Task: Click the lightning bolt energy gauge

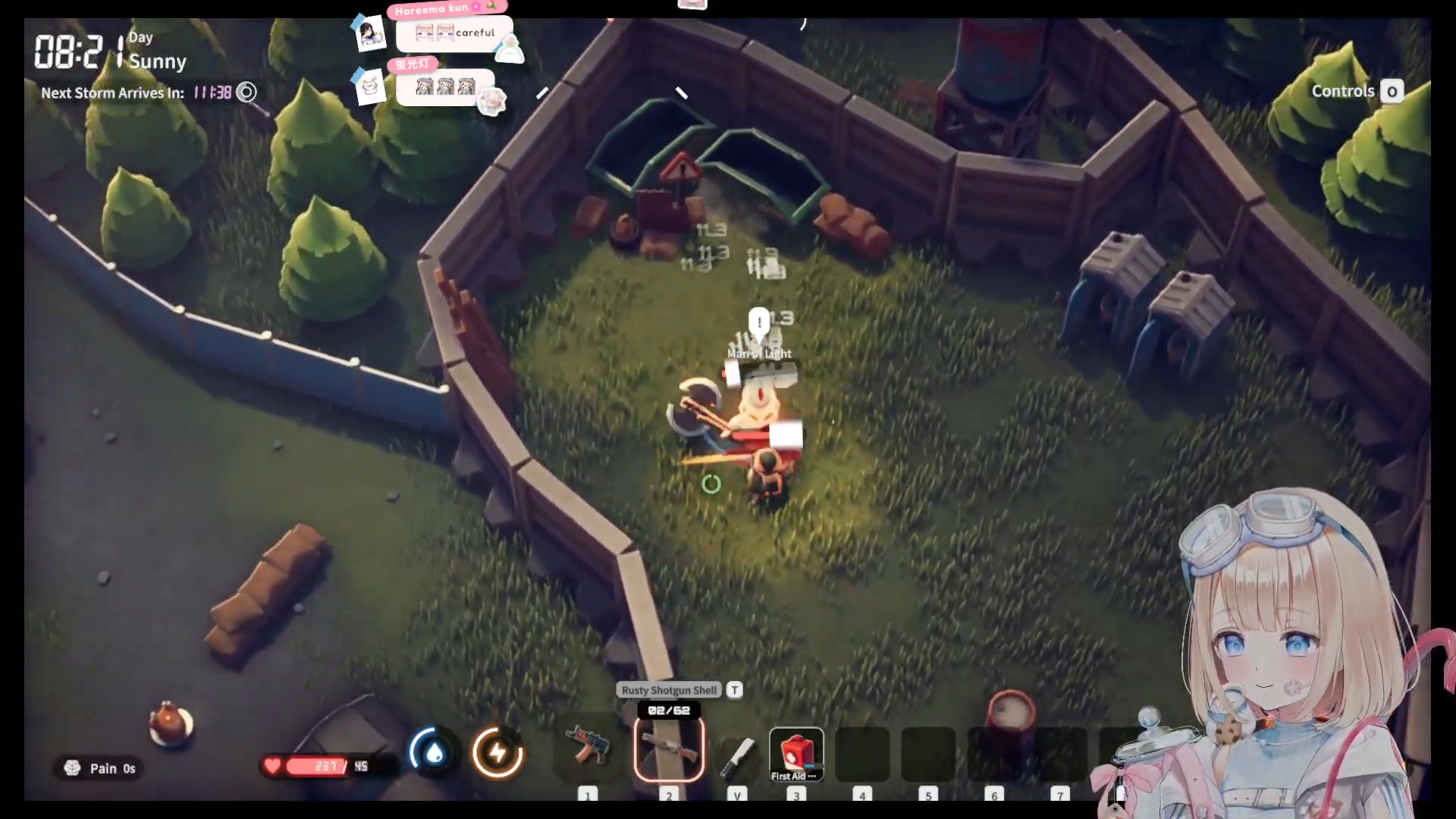Action: (497, 752)
